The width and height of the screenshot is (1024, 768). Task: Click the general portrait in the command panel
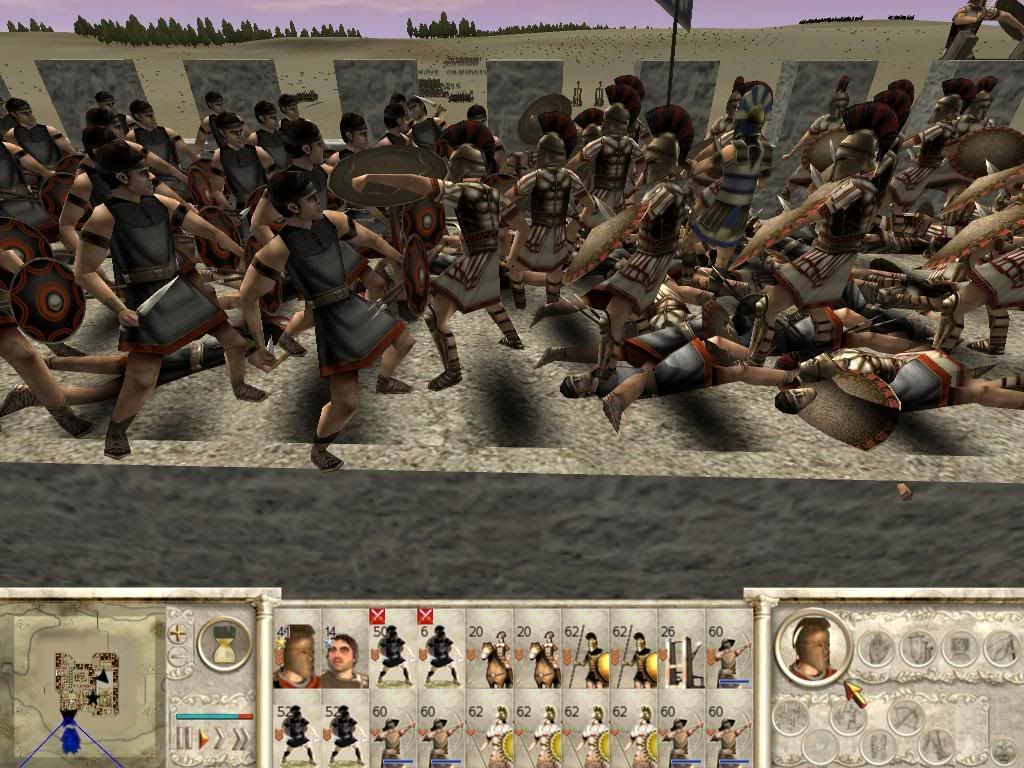[812, 647]
